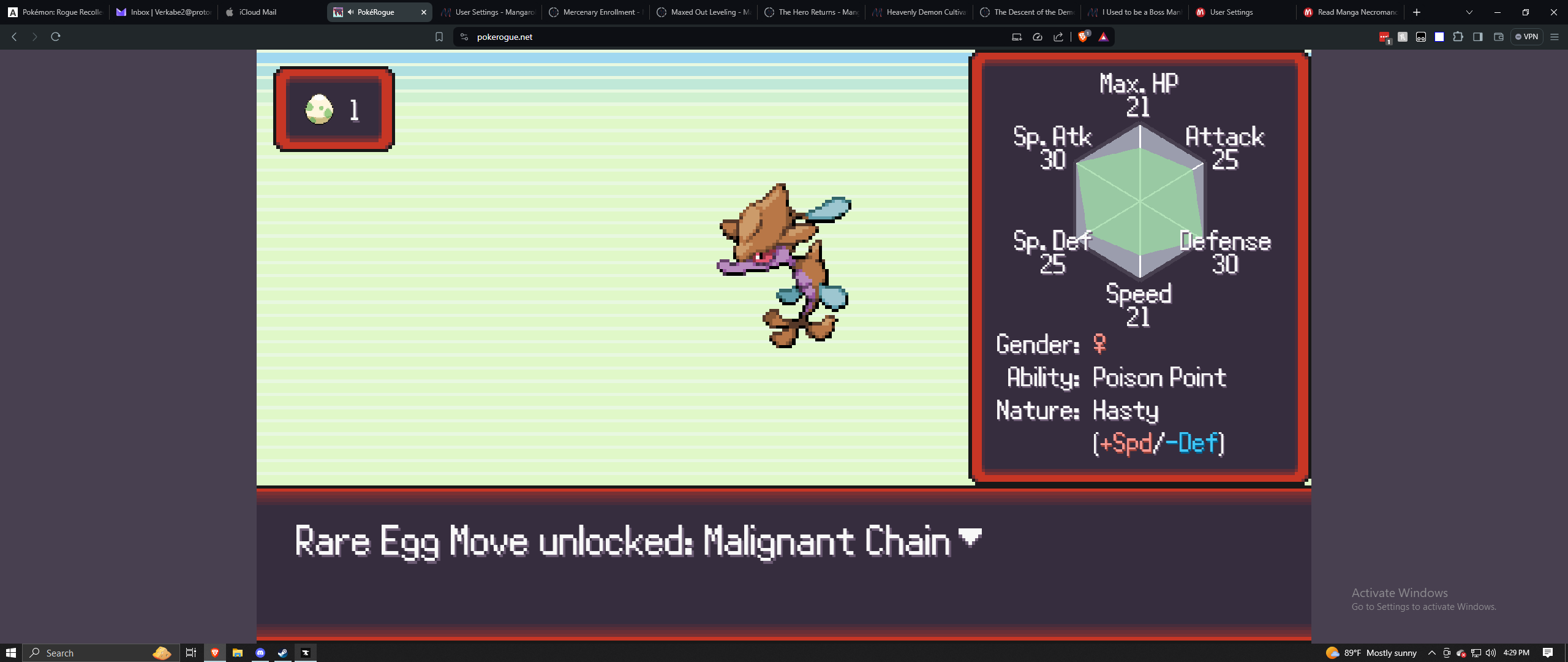This screenshot has height=662, width=1568.
Task: Open the LastPass extension with notification badge
Action: (1385, 37)
